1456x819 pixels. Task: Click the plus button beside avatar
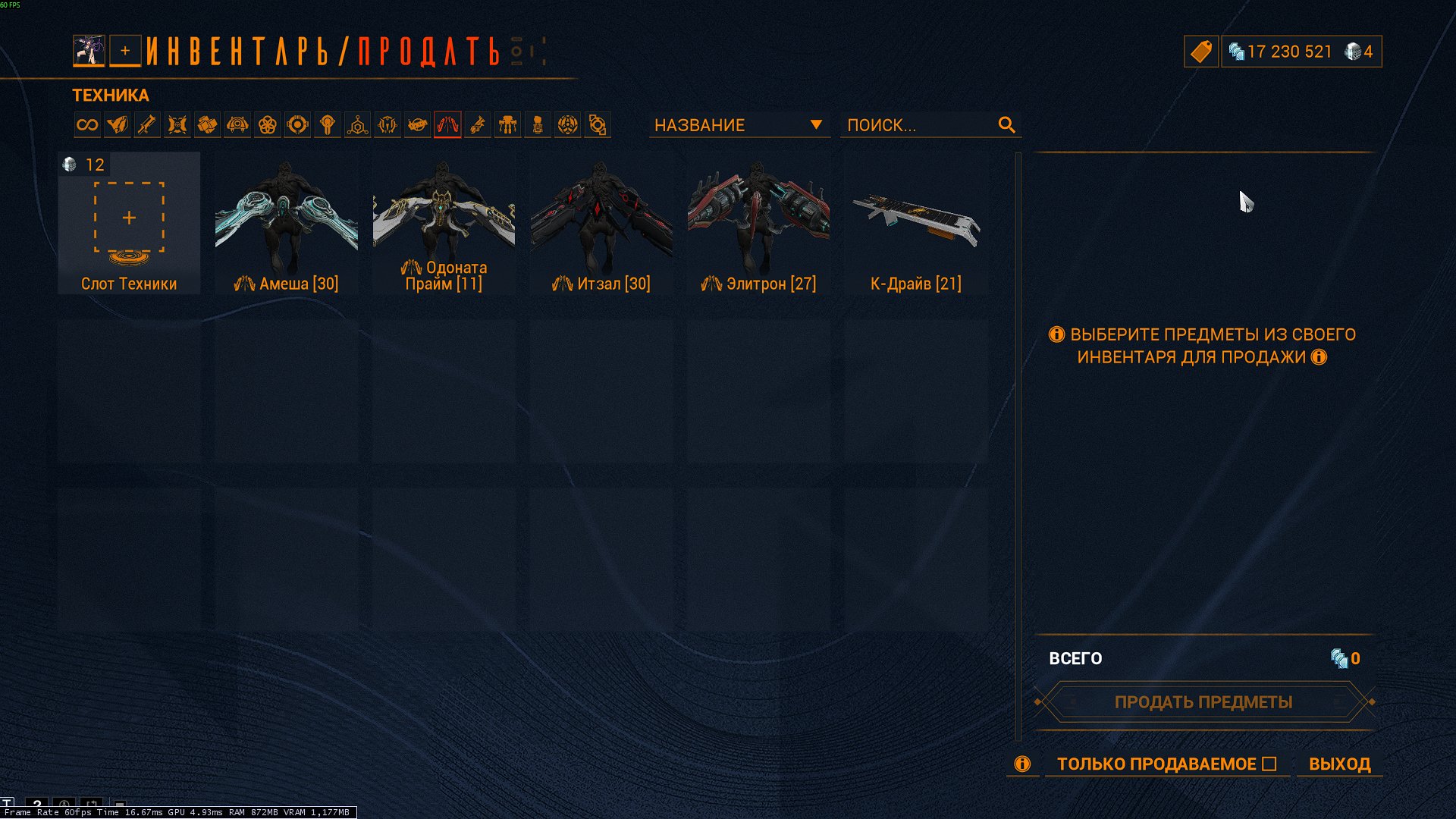[125, 52]
